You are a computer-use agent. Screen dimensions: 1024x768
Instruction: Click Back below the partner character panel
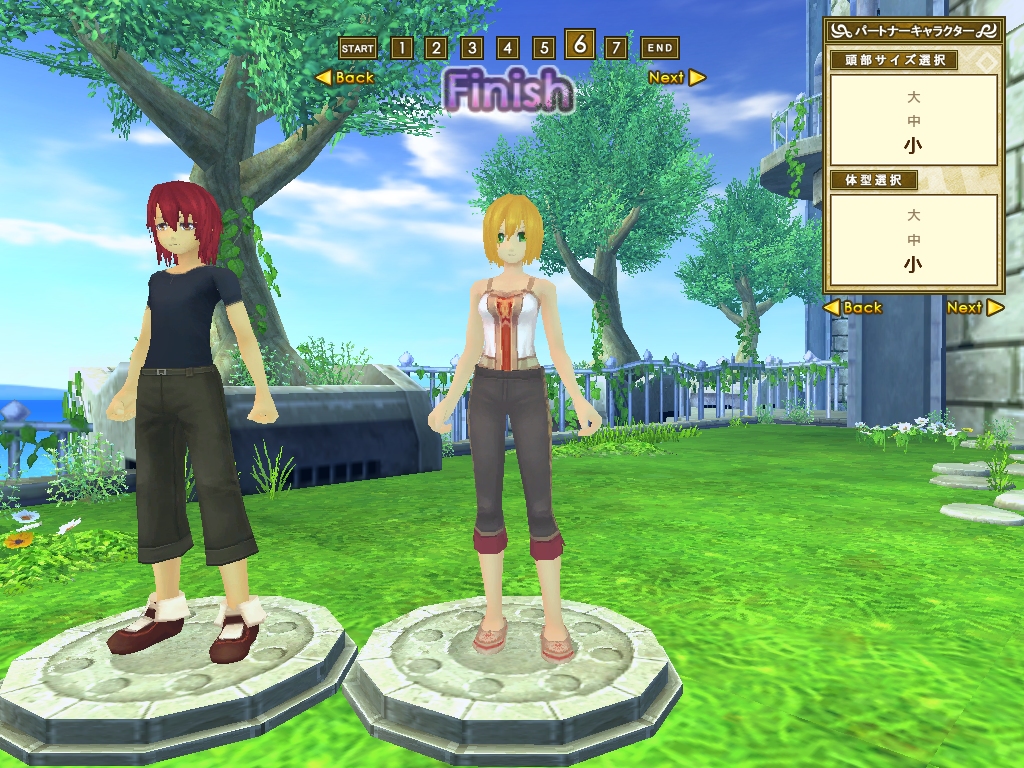pyautogui.click(x=853, y=308)
